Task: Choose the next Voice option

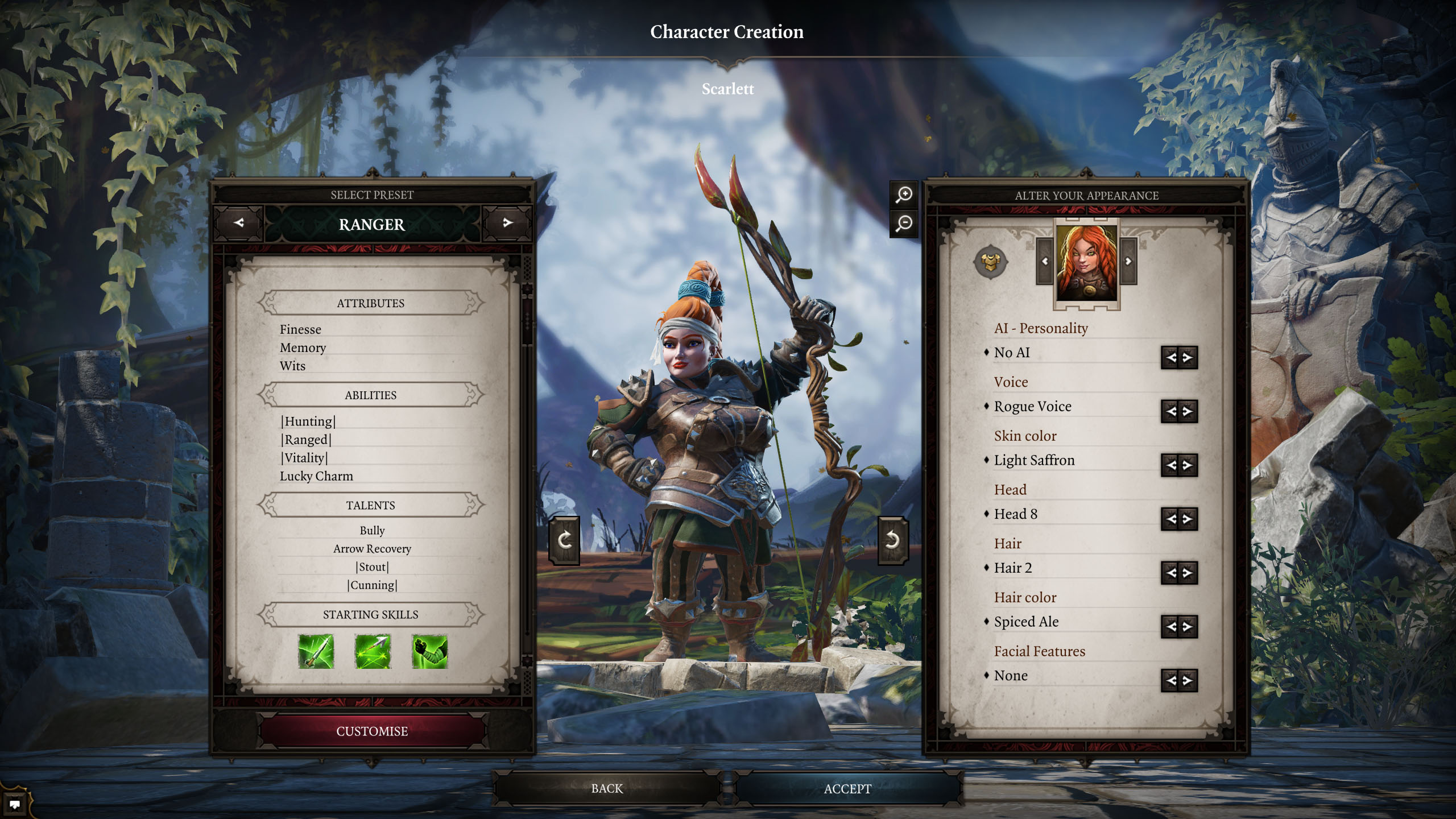Action: (1188, 411)
